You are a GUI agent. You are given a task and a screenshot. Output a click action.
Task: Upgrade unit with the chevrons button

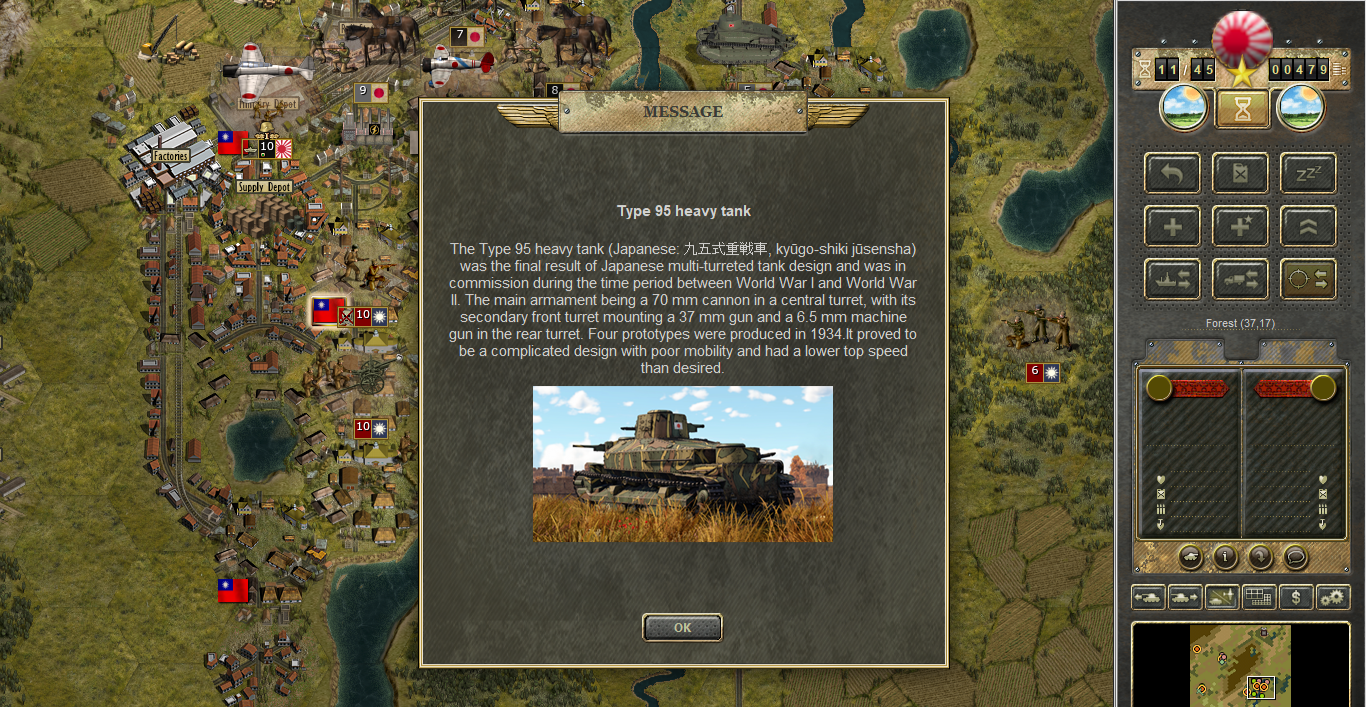(x=1308, y=227)
